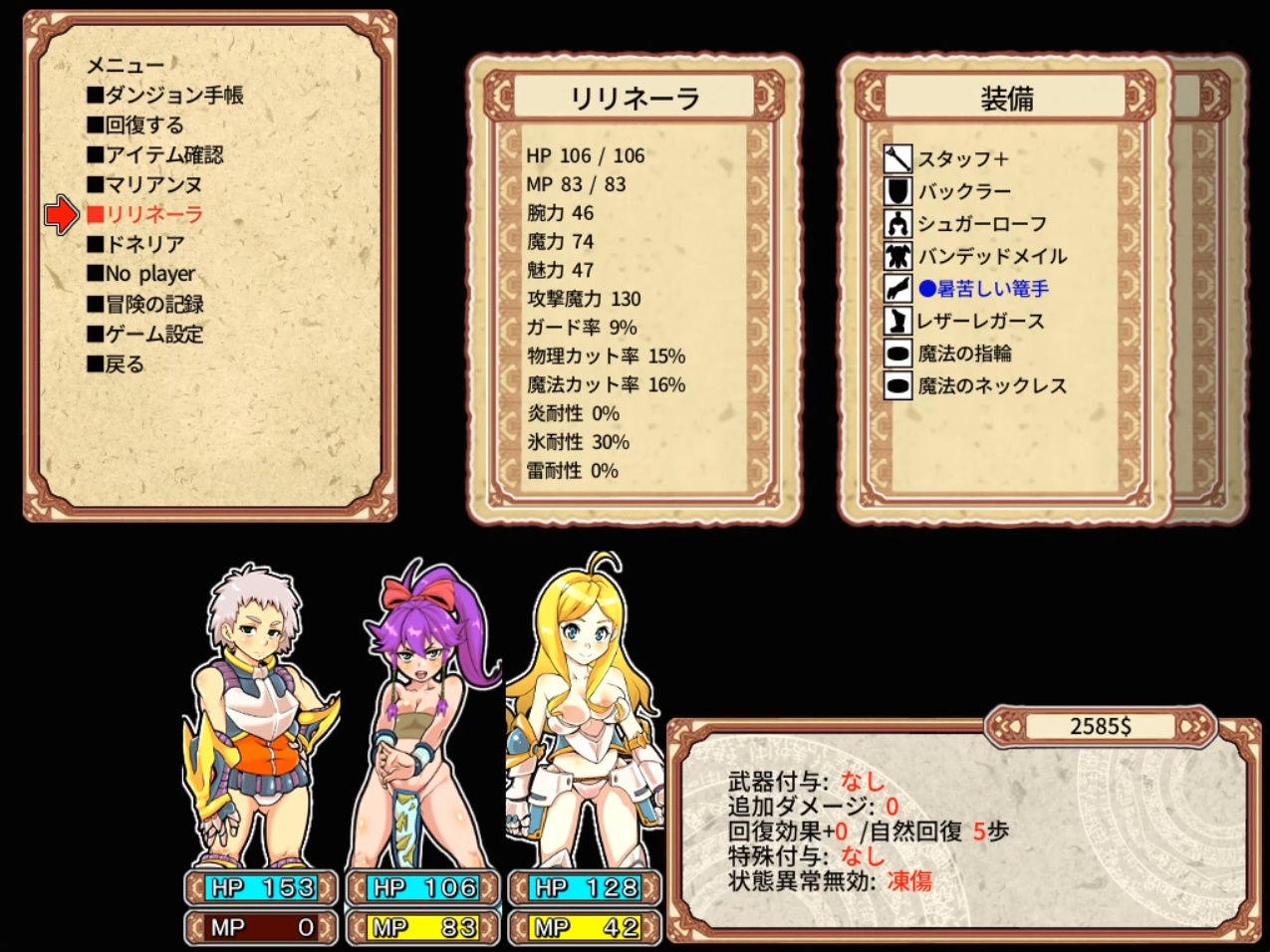Select the レザーレガース leg slot
This screenshot has height=952, width=1270.
point(980,322)
